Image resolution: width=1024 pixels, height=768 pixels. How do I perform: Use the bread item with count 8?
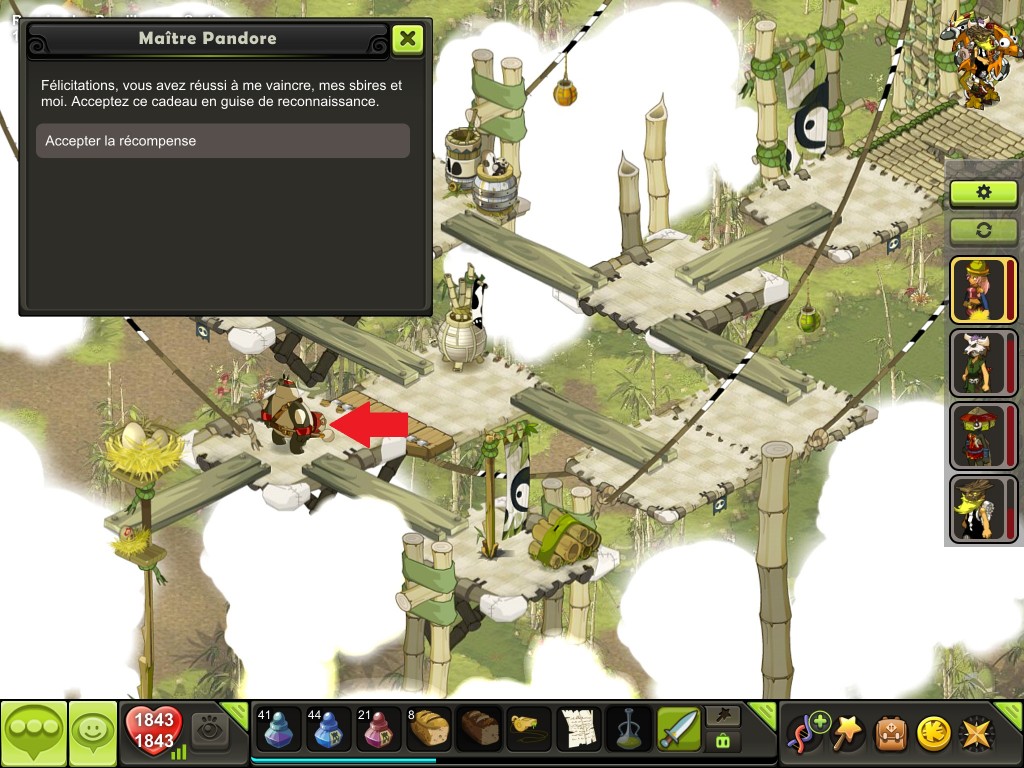click(428, 729)
